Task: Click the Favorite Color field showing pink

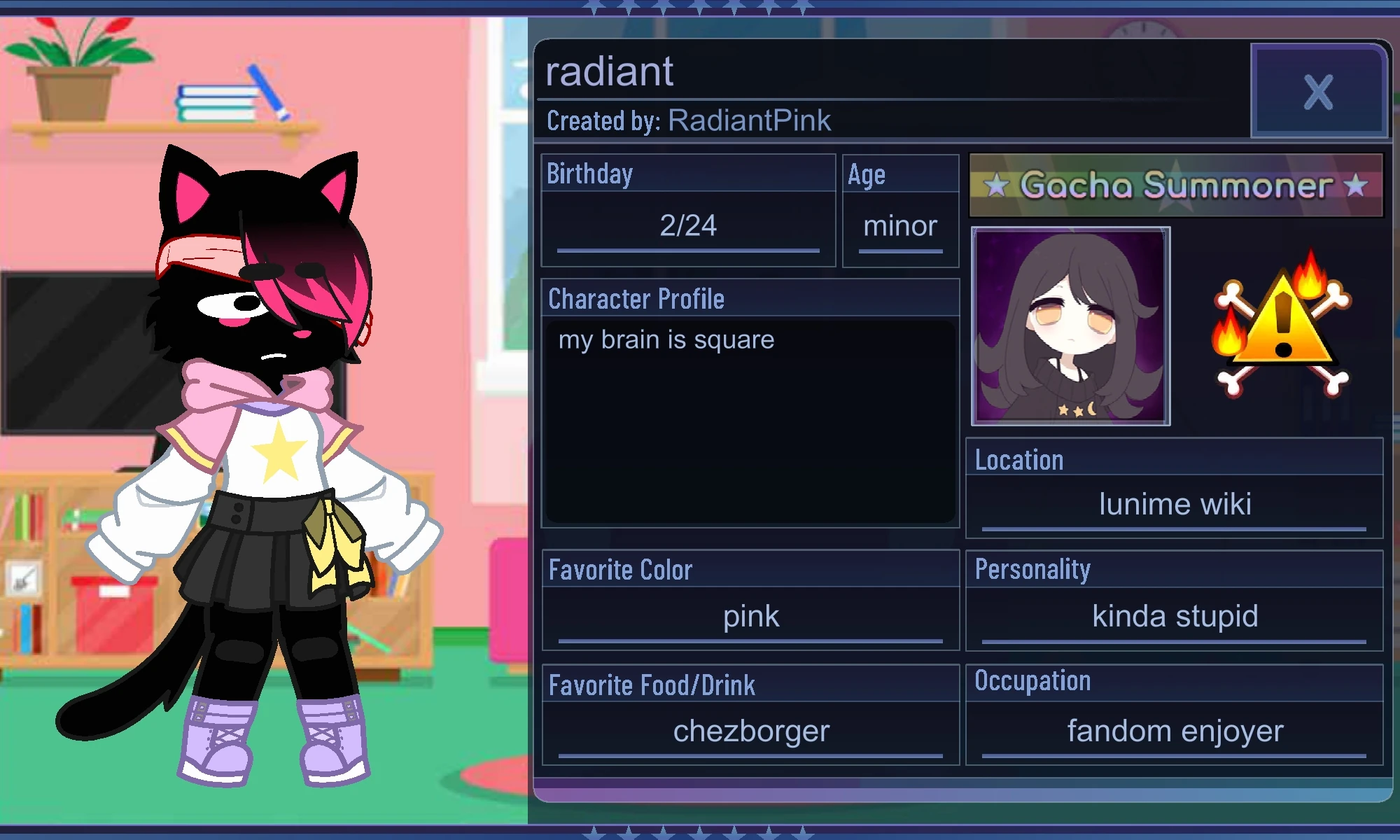Action: [750, 616]
